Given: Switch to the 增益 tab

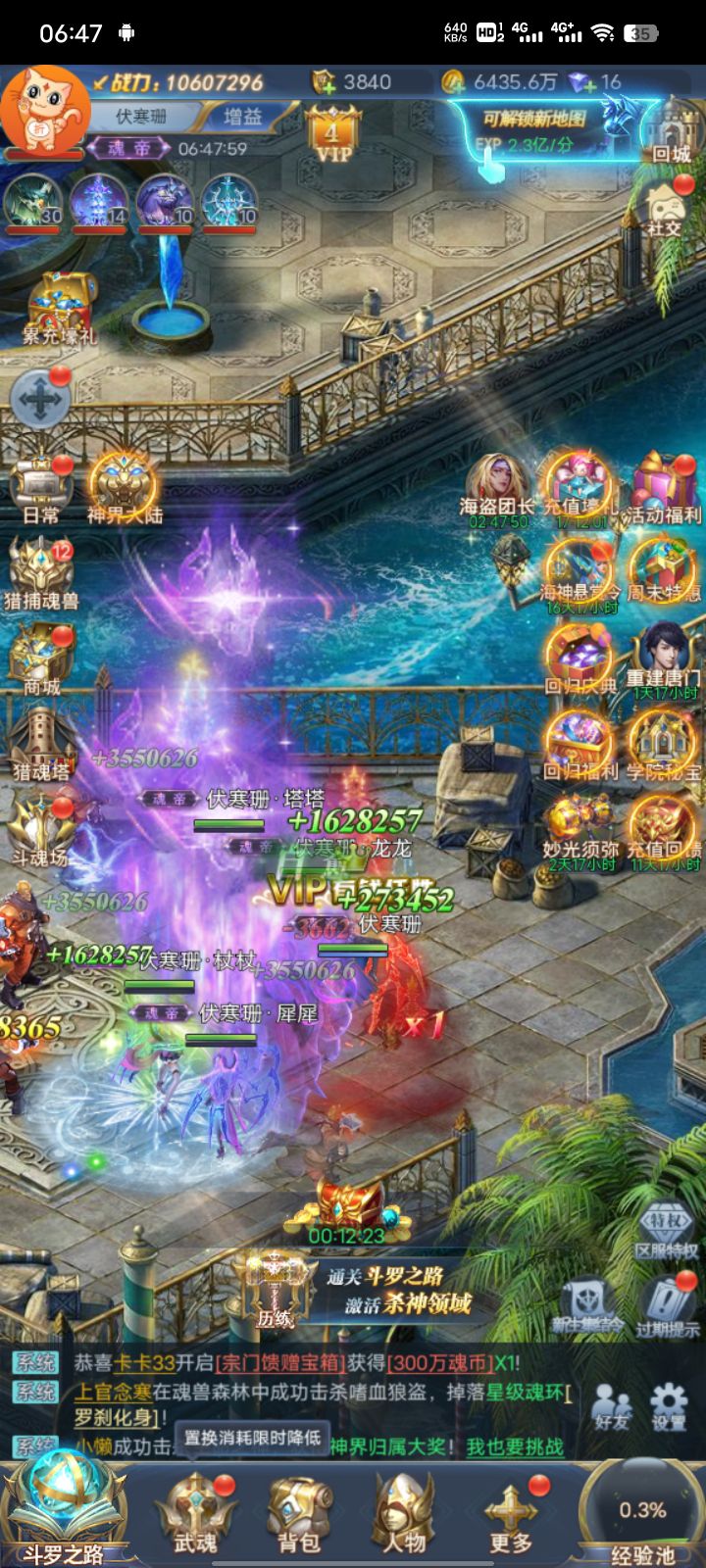Looking at the screenshot, I should [243, 117].
